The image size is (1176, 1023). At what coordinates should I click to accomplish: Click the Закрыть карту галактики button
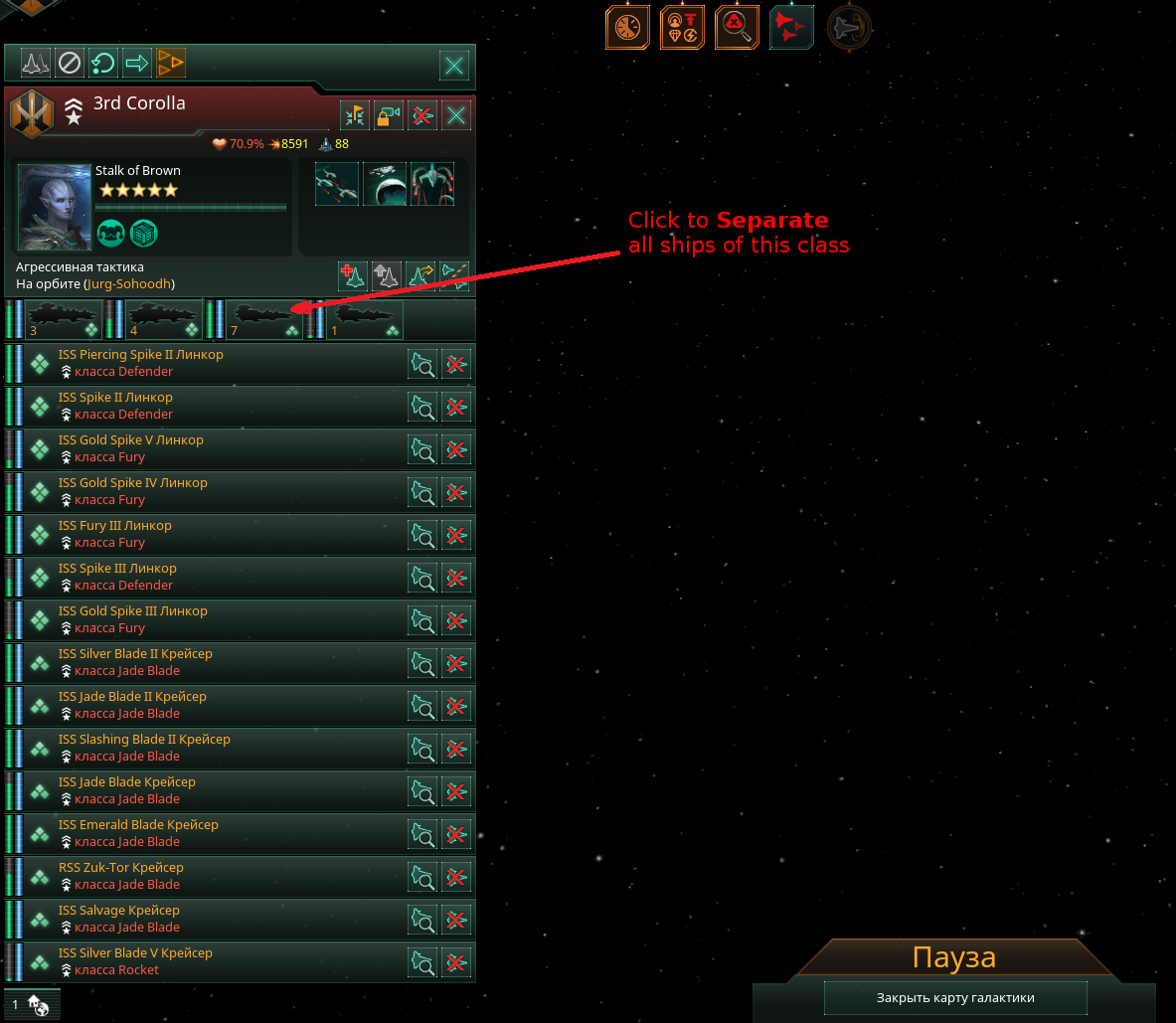tap(955, 997)
